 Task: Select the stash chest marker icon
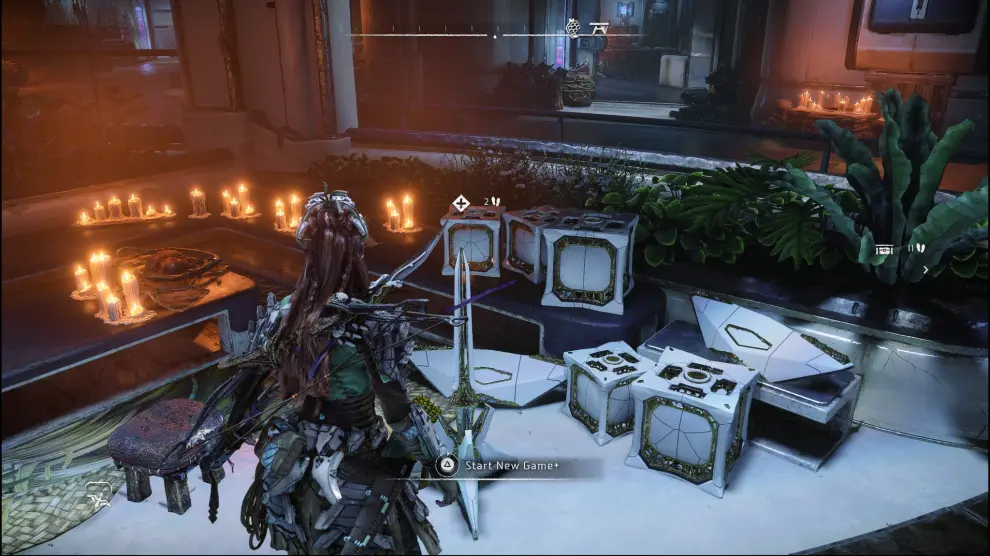pos(885,249)
